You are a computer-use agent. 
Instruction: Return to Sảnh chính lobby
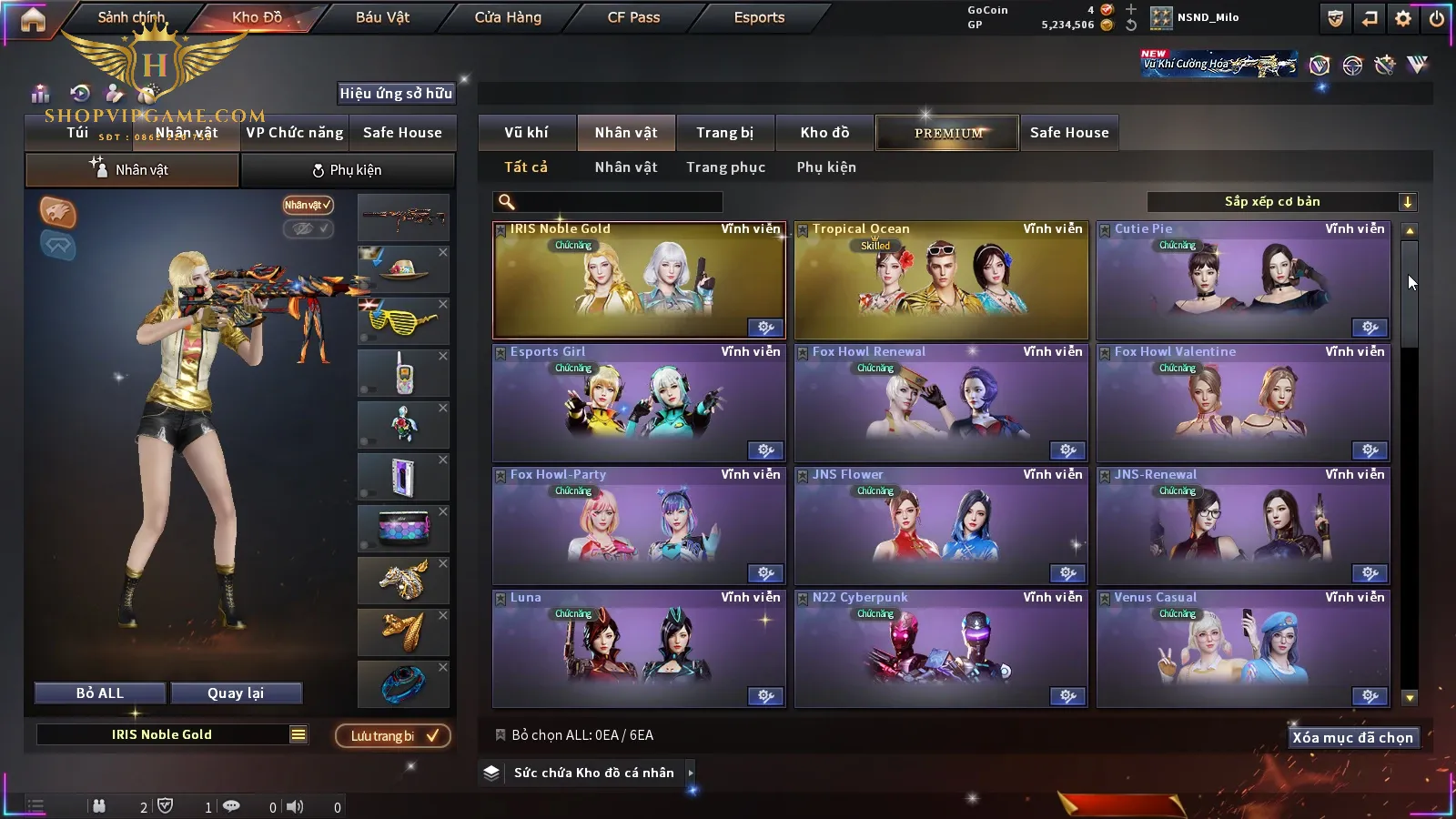(131, 17)
